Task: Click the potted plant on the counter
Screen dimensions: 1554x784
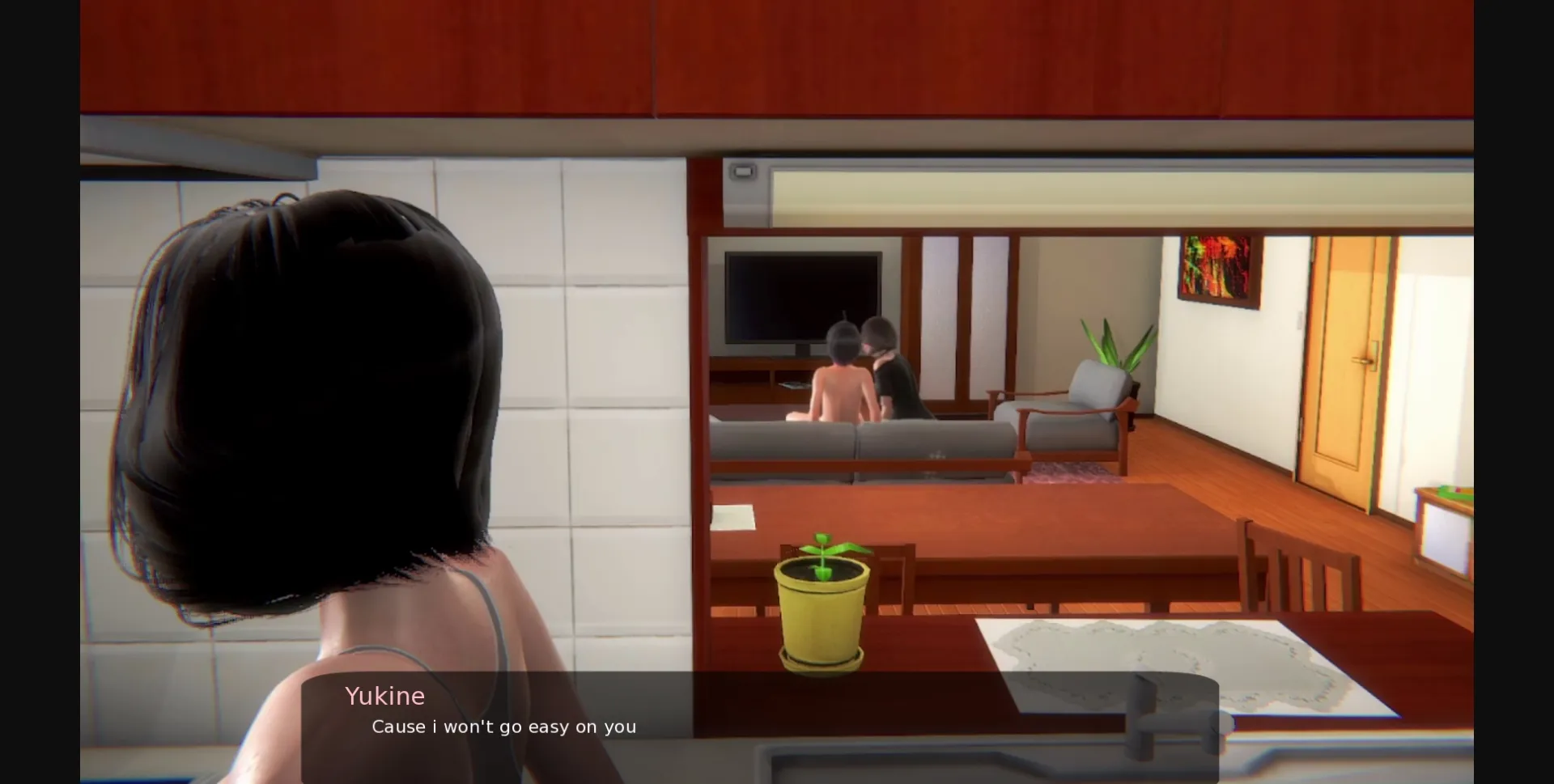Action: [x=822, y=607]
